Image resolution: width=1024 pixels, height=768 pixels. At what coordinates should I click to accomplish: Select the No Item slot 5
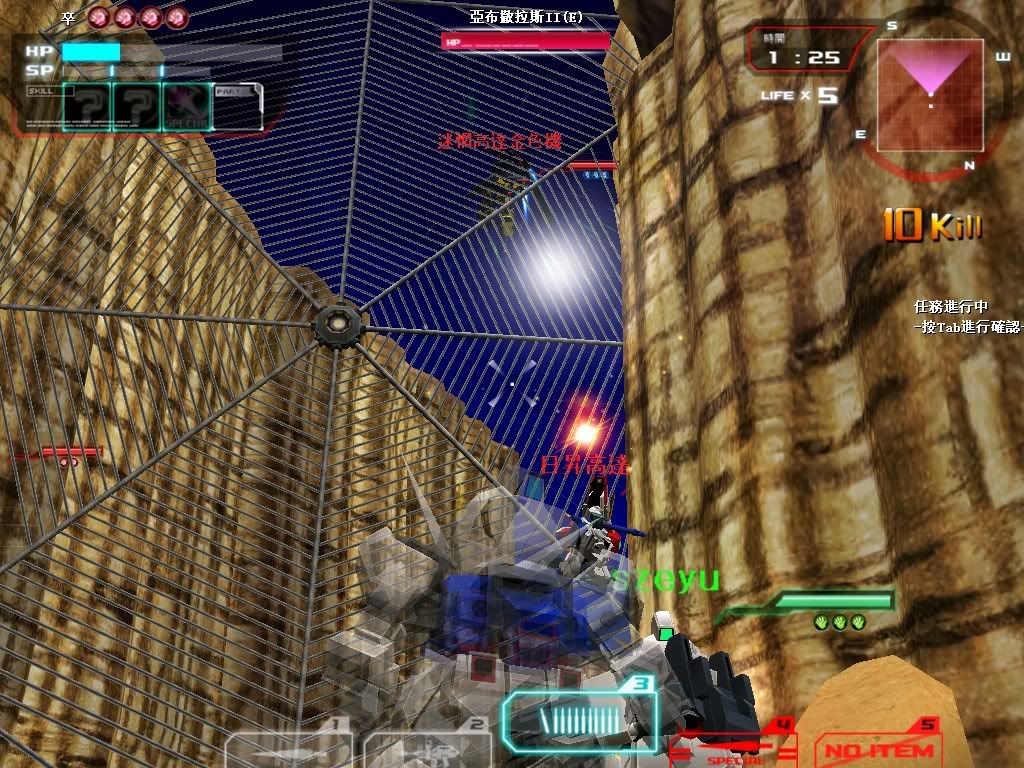click(879, 744)
